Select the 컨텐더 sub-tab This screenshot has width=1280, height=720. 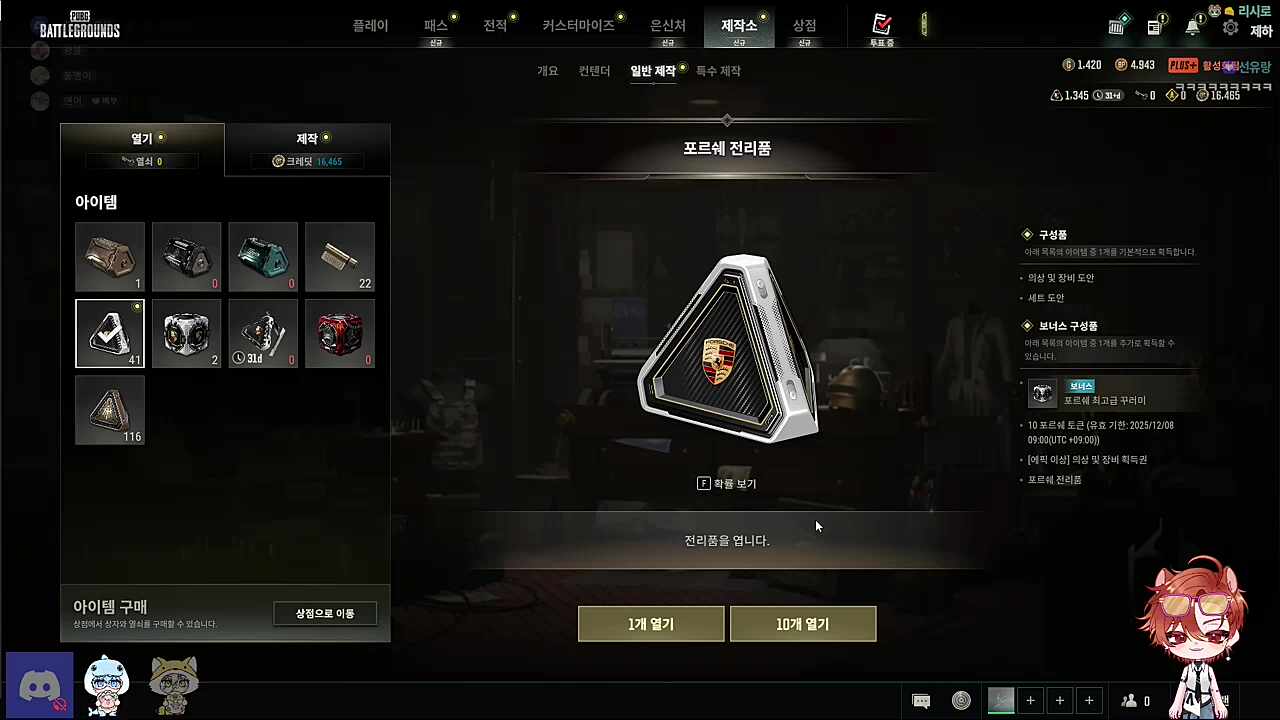[x=594, y=71]
